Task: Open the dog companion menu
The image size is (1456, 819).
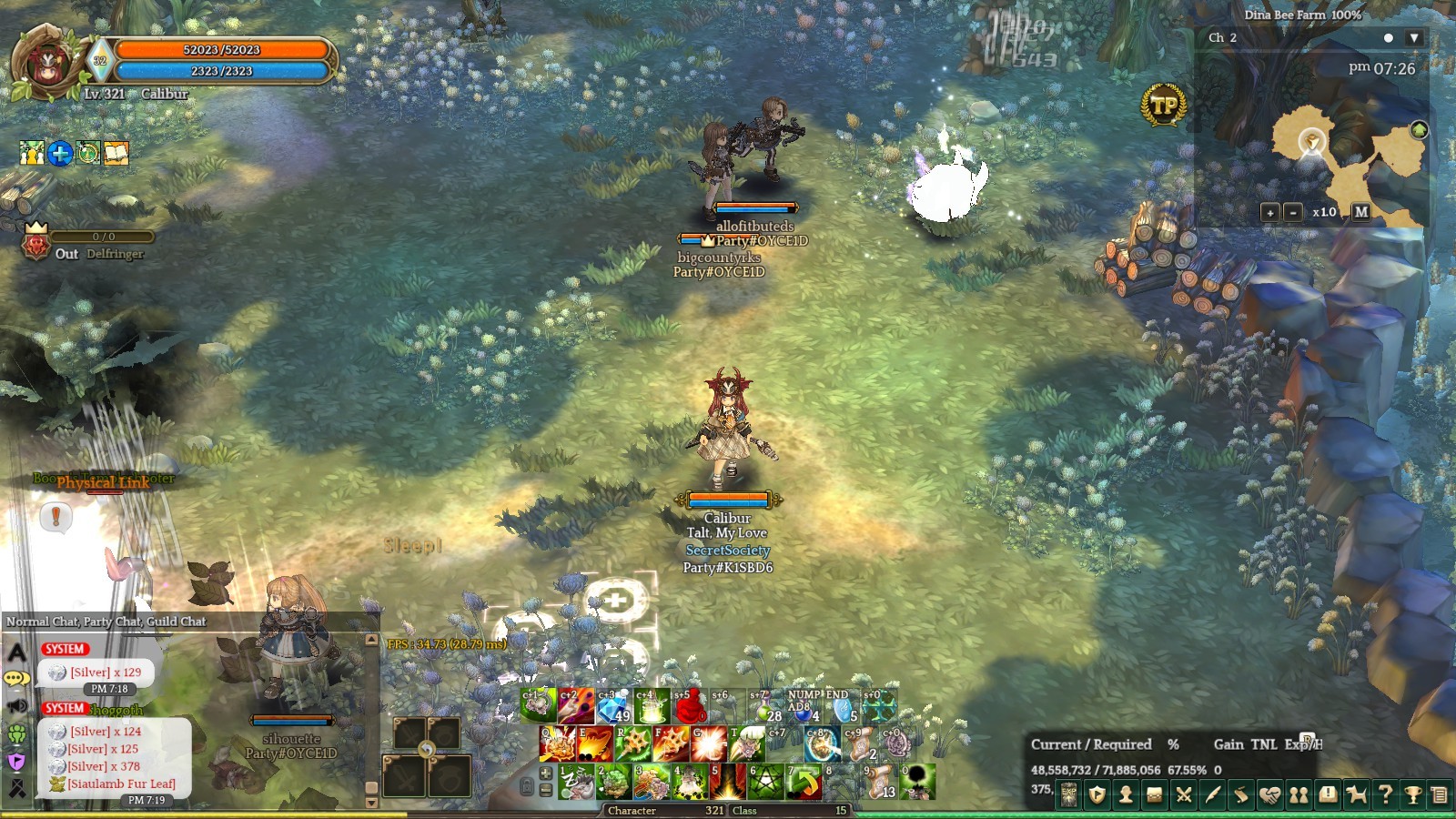Action: tap(1356, 795)
